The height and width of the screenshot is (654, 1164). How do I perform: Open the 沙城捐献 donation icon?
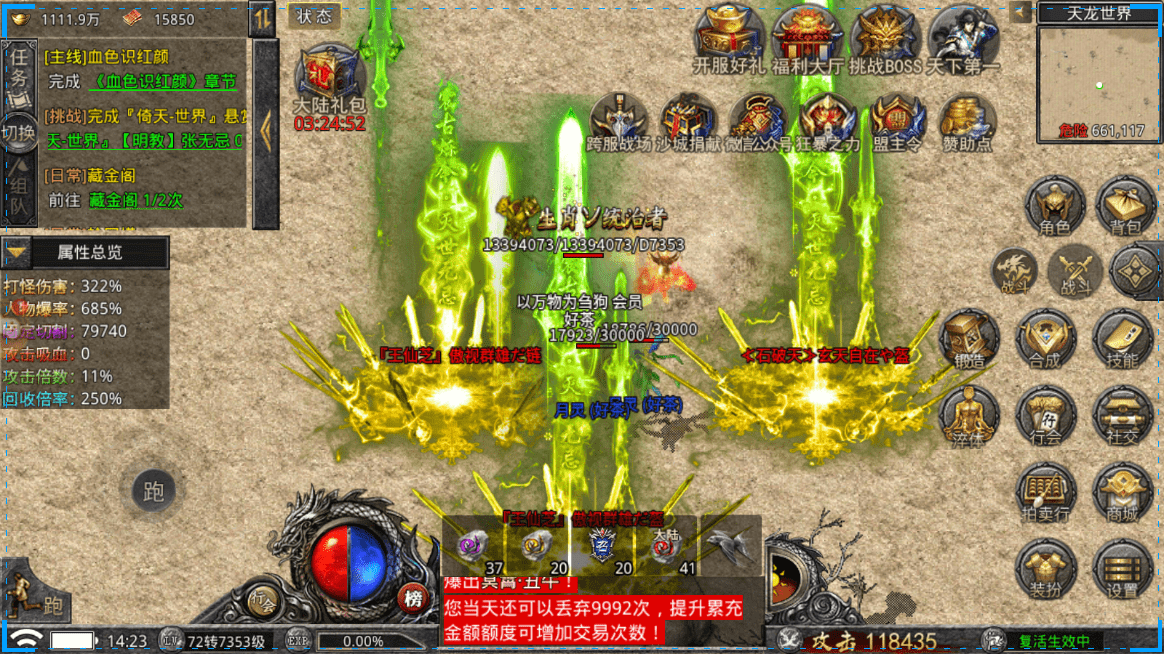click(x=687, y=122)
